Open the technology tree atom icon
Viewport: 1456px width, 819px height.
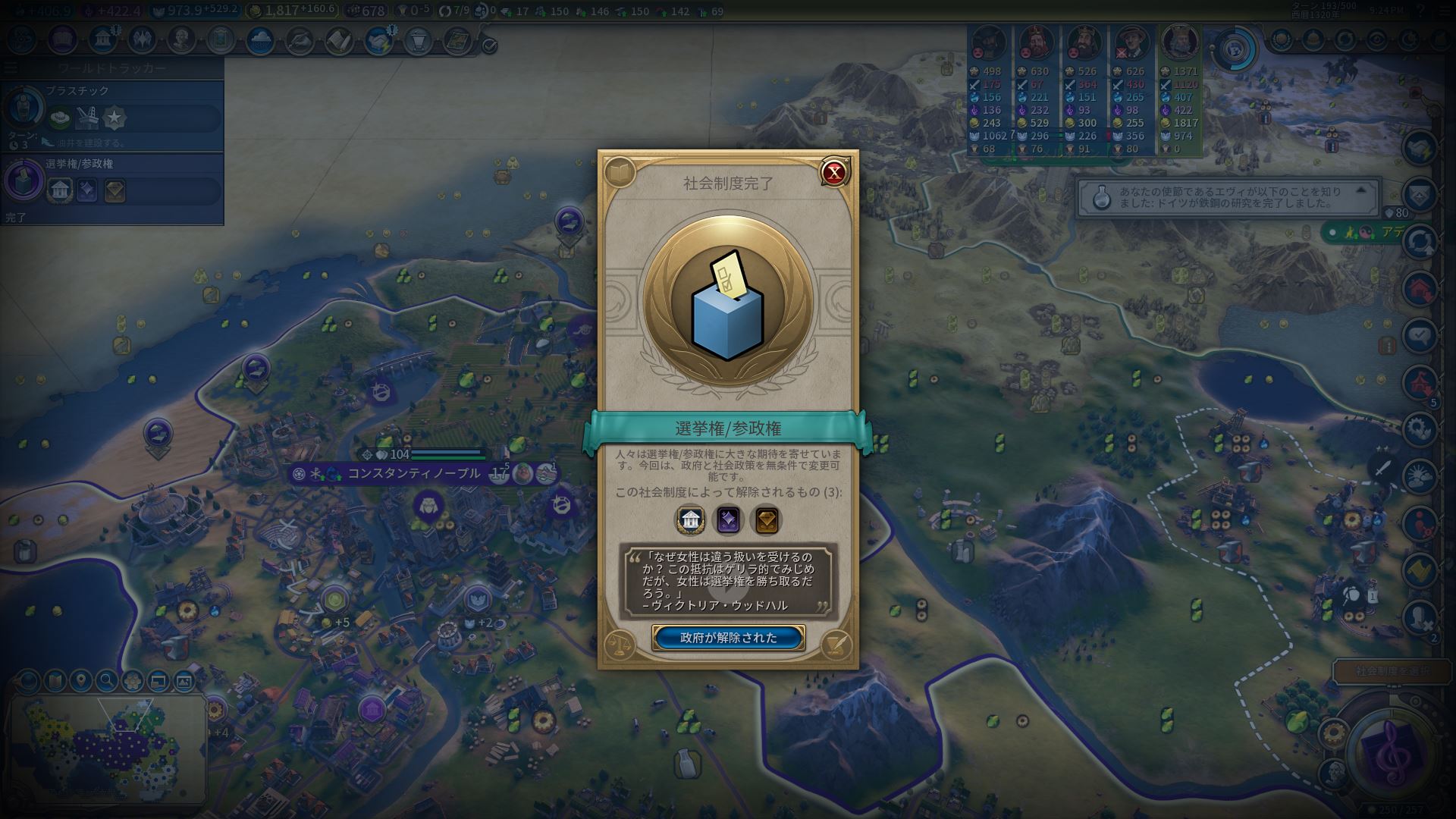pyautogui.click(x=21, y=39)
